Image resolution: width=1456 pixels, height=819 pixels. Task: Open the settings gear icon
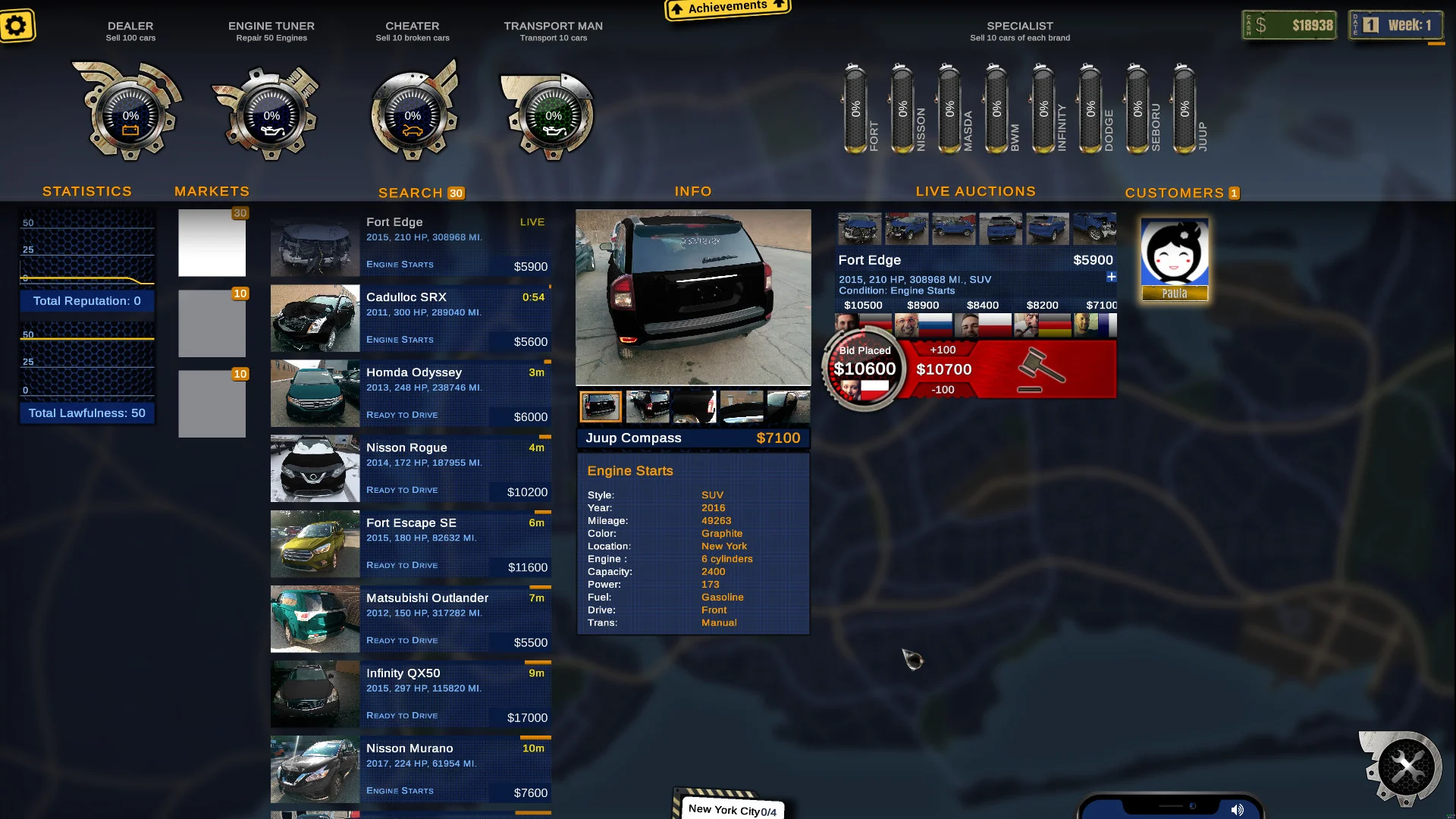pos(17,25)
